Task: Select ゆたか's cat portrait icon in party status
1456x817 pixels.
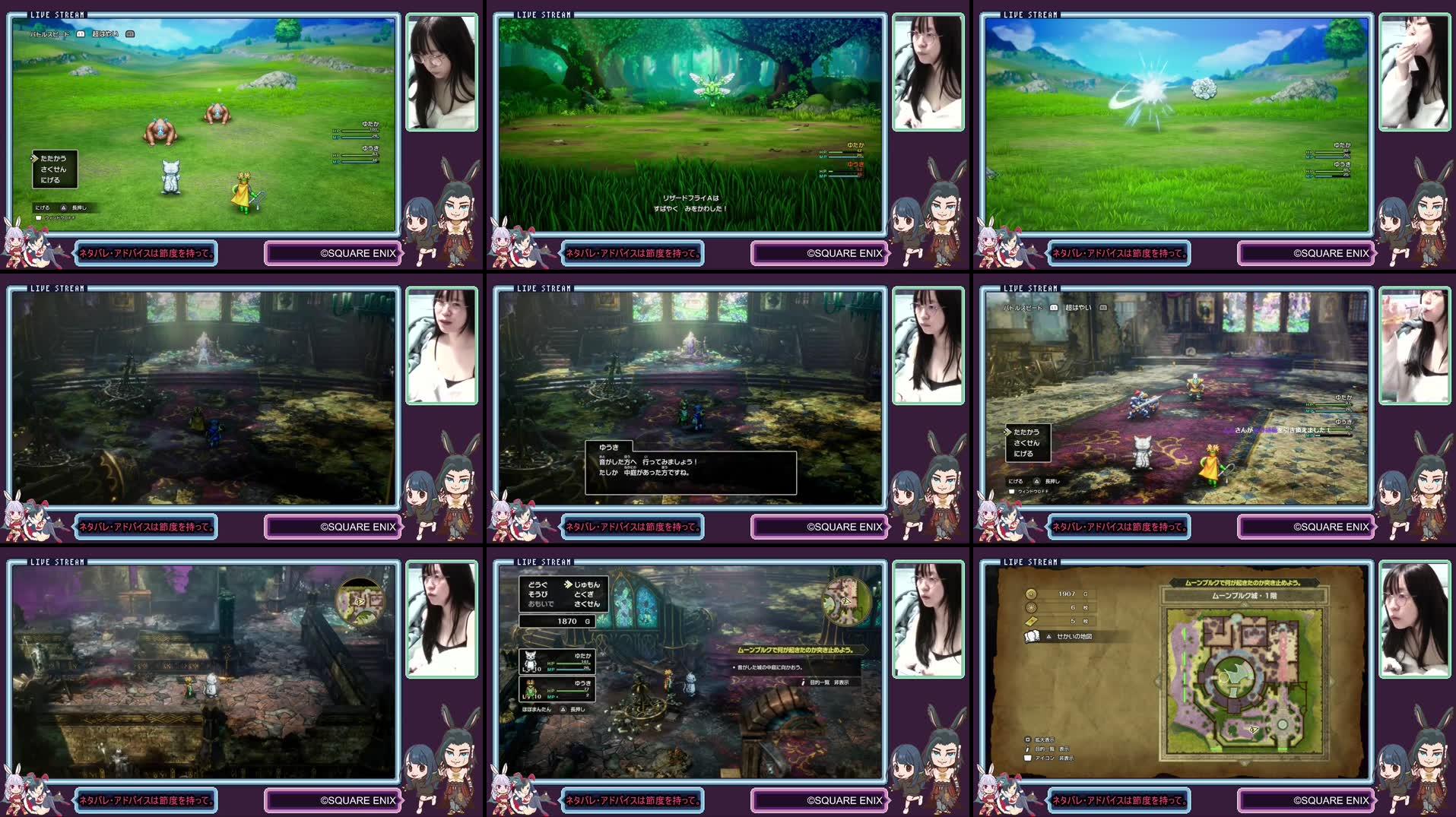Action: coord(530,661)
